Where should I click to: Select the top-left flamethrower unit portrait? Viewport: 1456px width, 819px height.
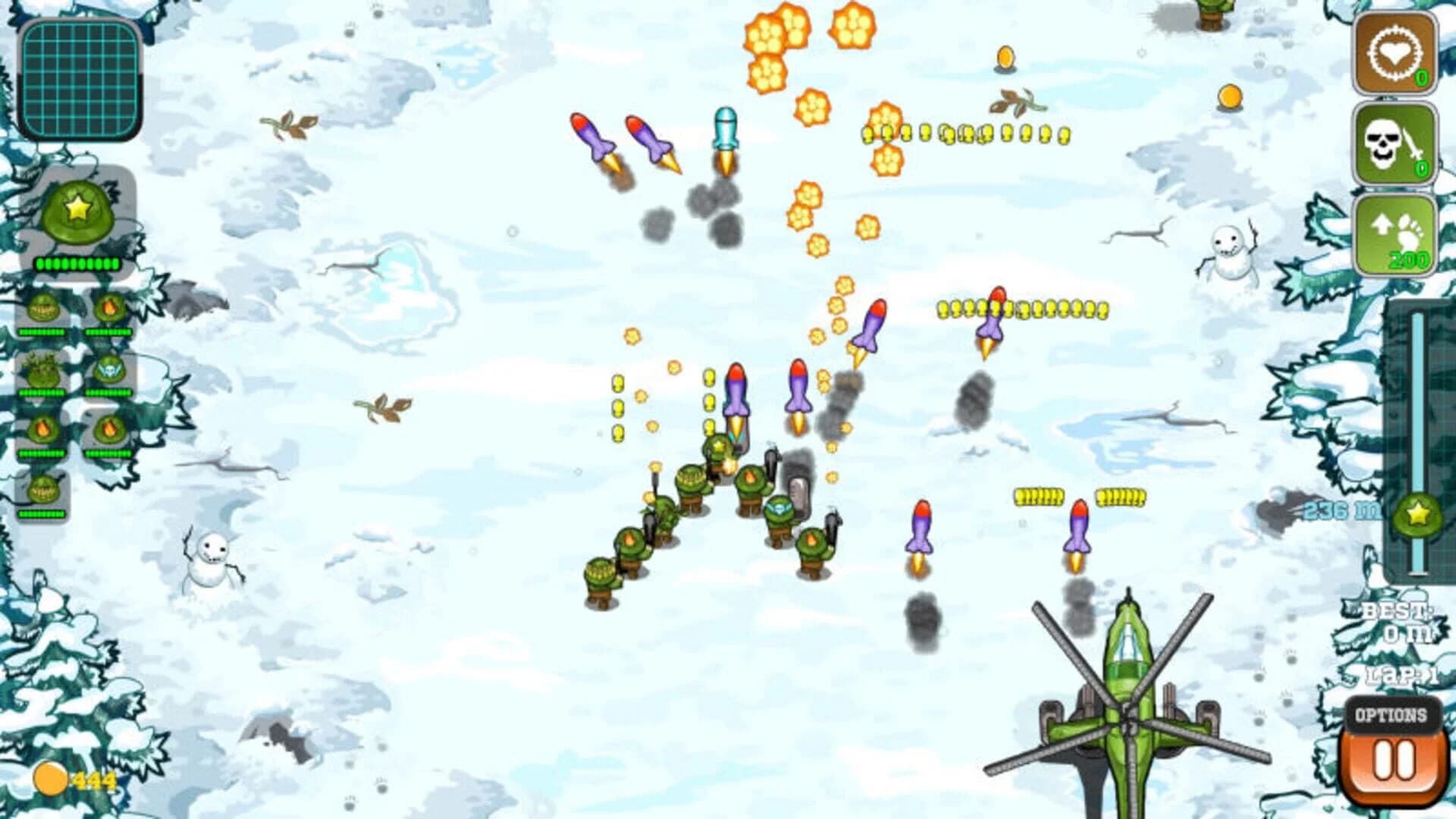tap(43, 307)
